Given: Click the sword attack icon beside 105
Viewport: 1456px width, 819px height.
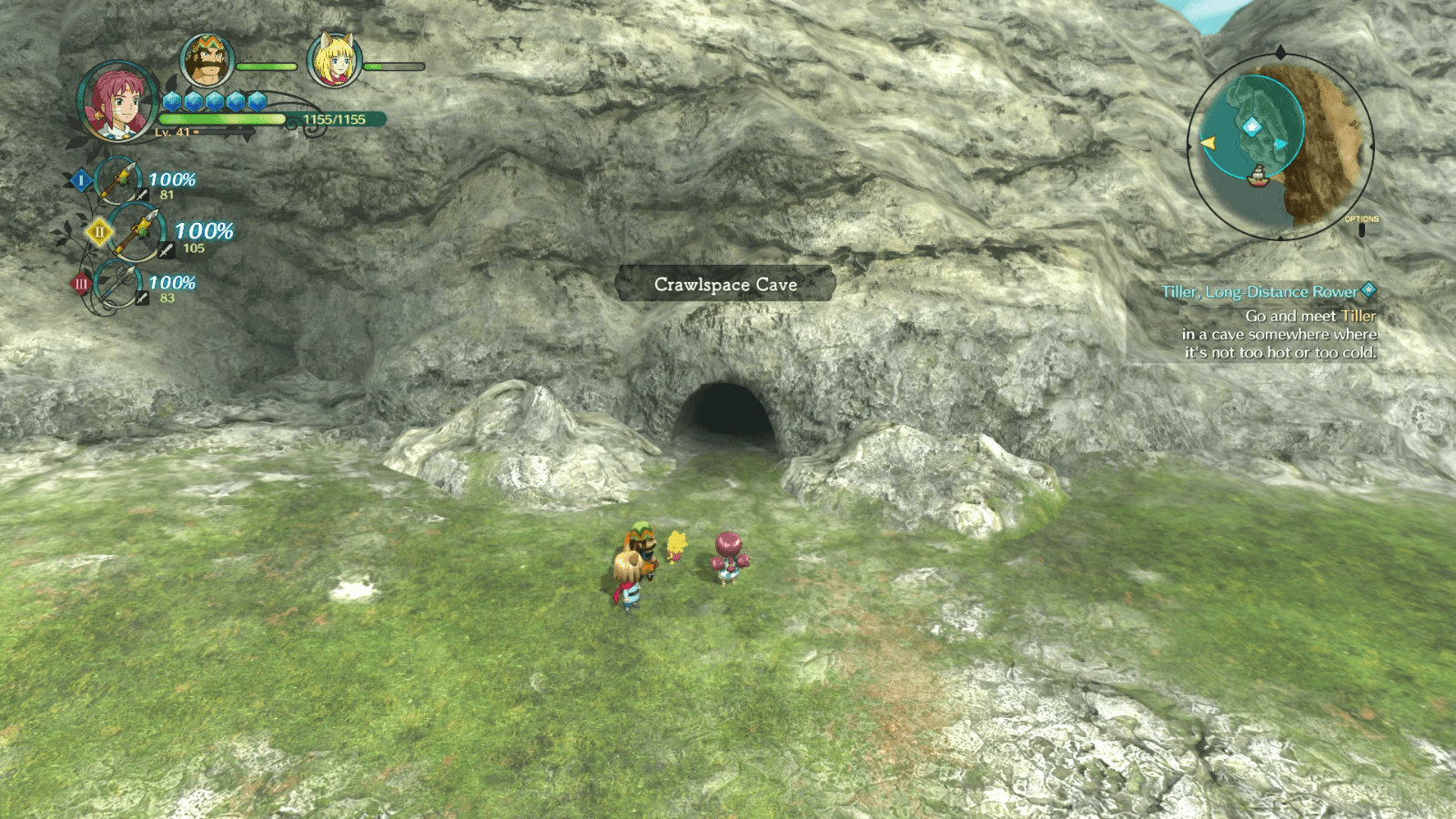Looking at the screenshot, I should (x=166, y=250).
